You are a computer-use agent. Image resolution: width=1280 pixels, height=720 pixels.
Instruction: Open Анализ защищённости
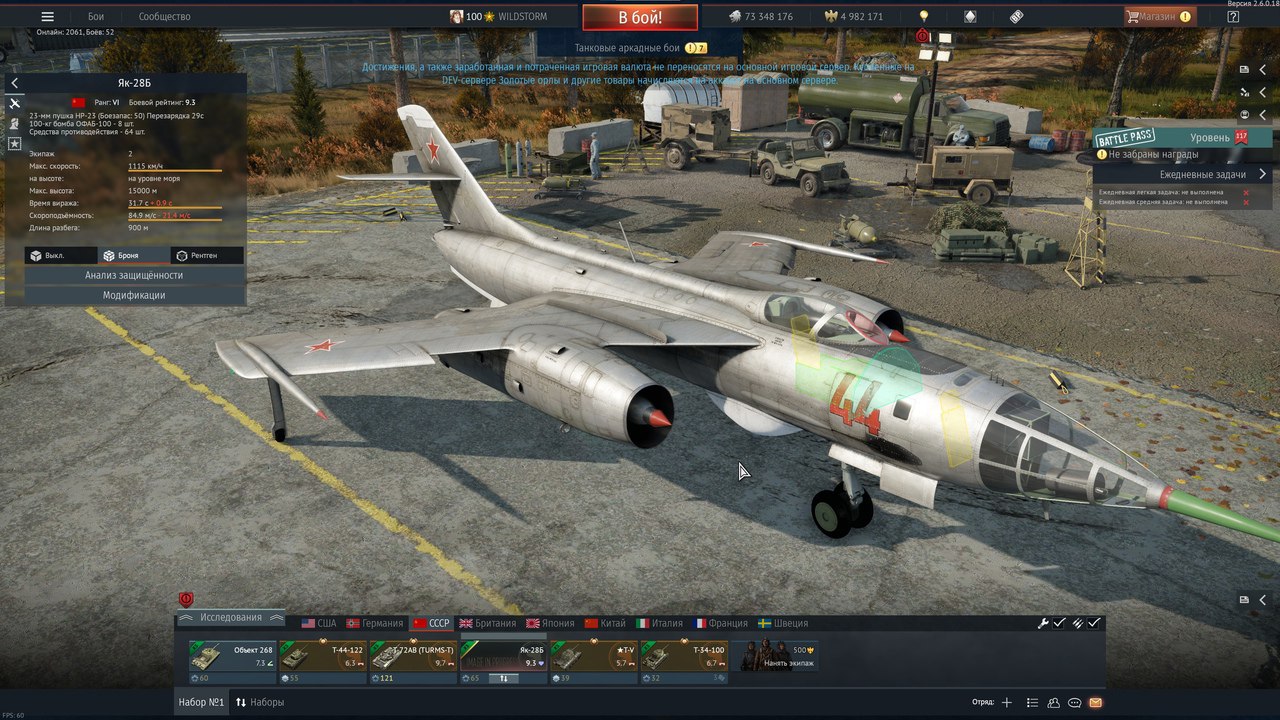tap(134, 275)
